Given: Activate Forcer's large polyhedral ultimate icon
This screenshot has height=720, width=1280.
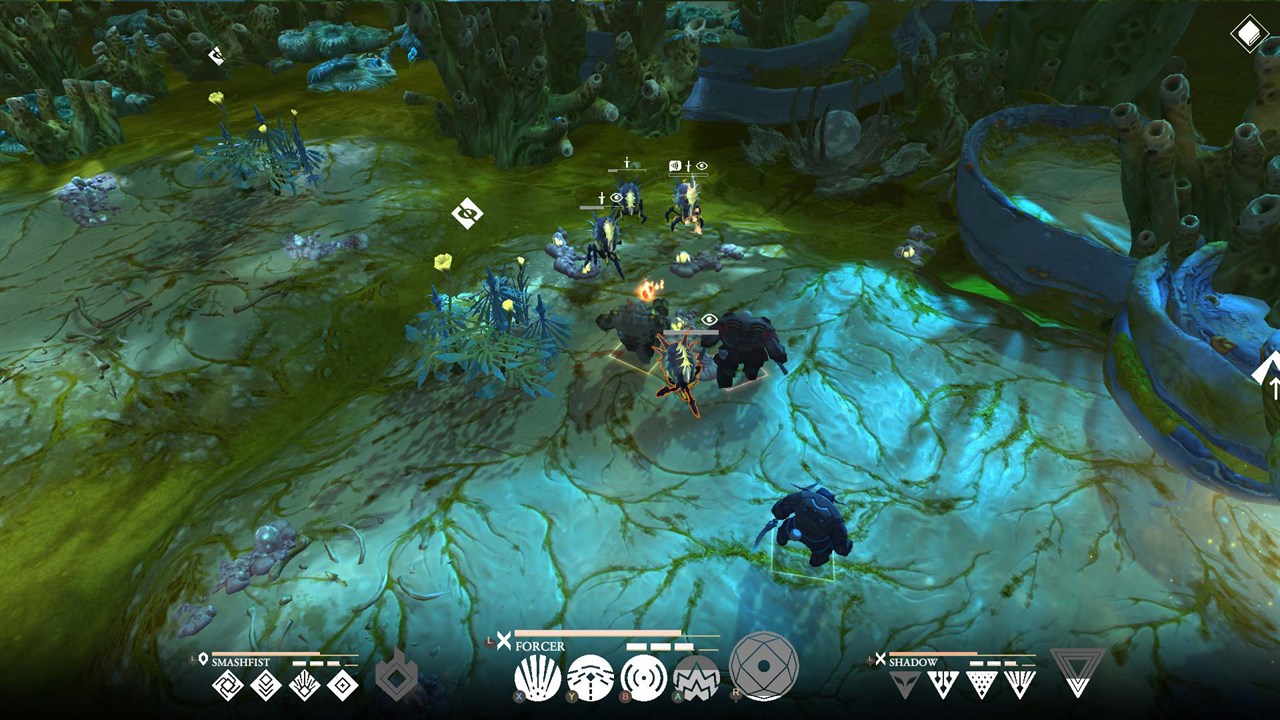Looking at the screenshot, I should click(x=764, y=666).
